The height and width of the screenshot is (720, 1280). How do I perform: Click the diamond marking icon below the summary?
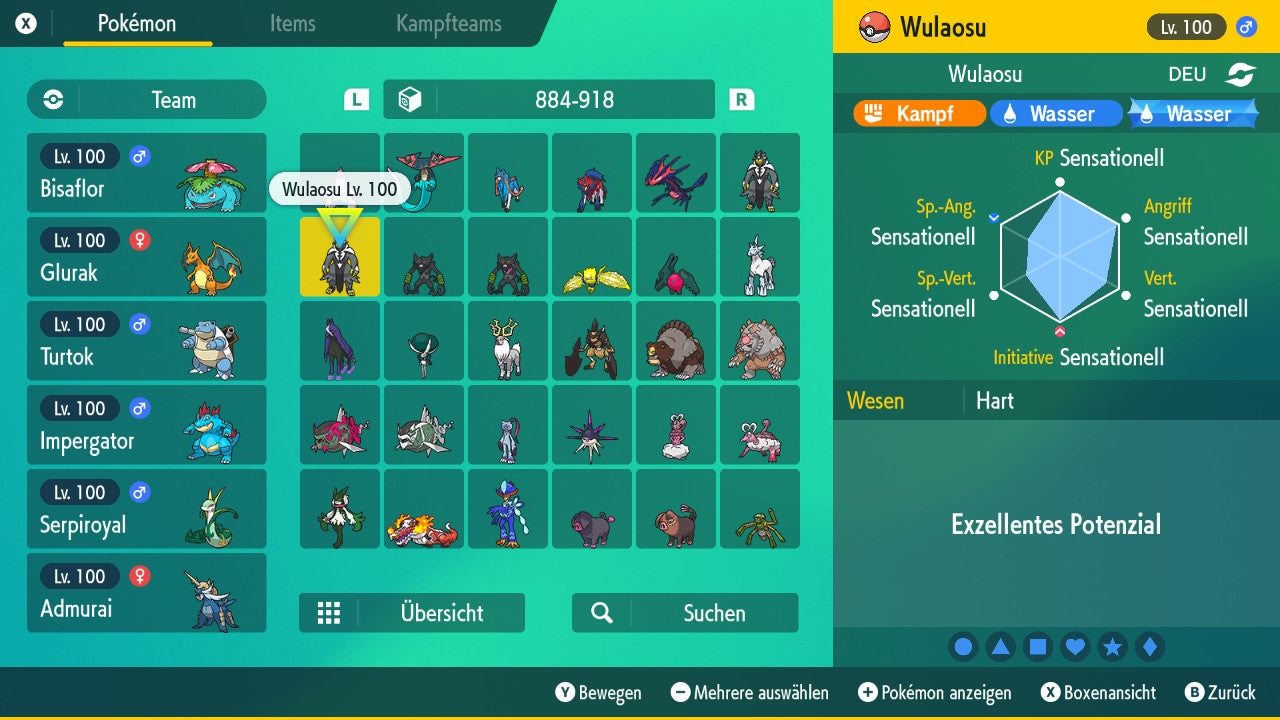[x=1150, y=647]
